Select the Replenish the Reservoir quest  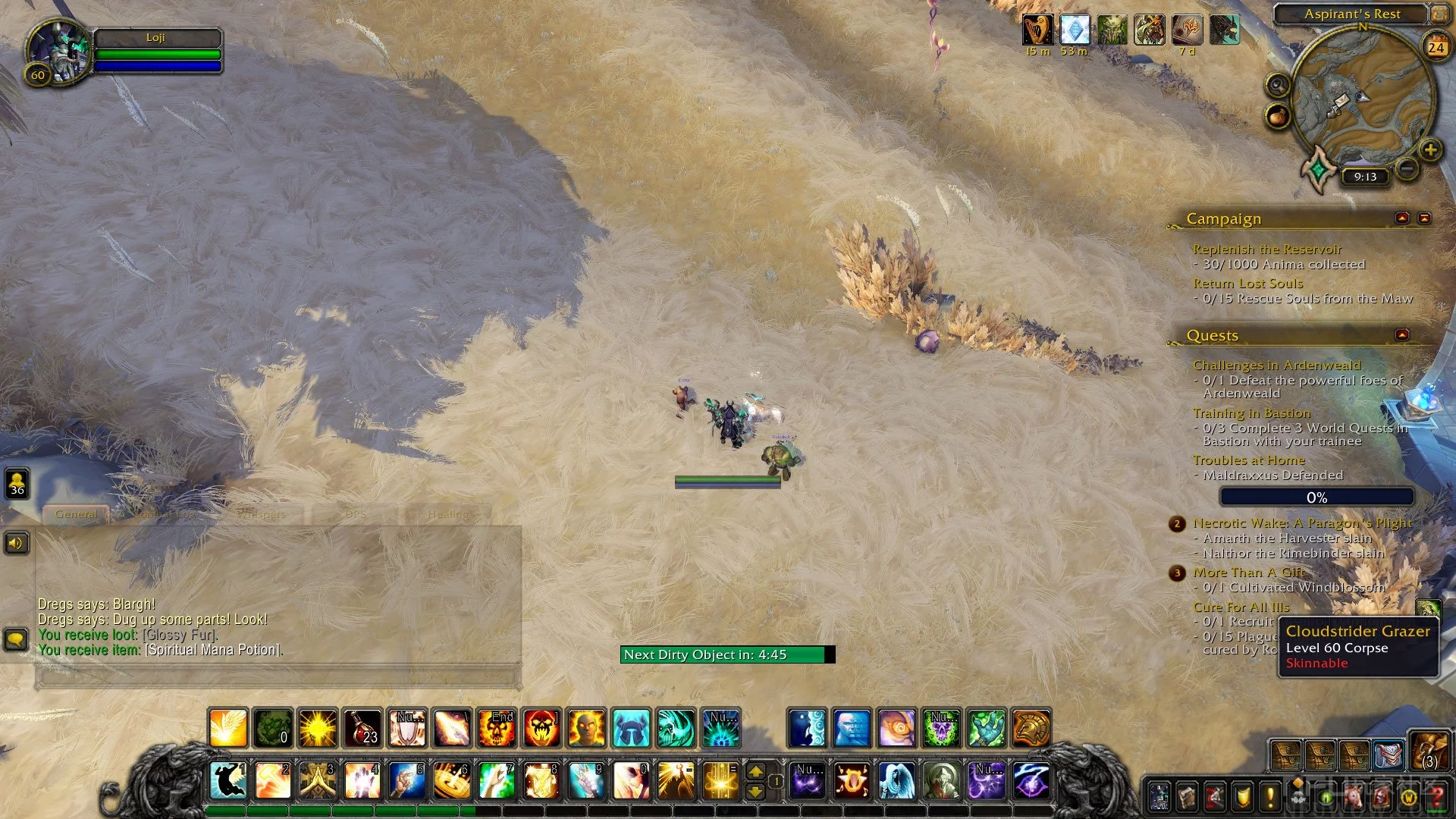[1266, 249]
